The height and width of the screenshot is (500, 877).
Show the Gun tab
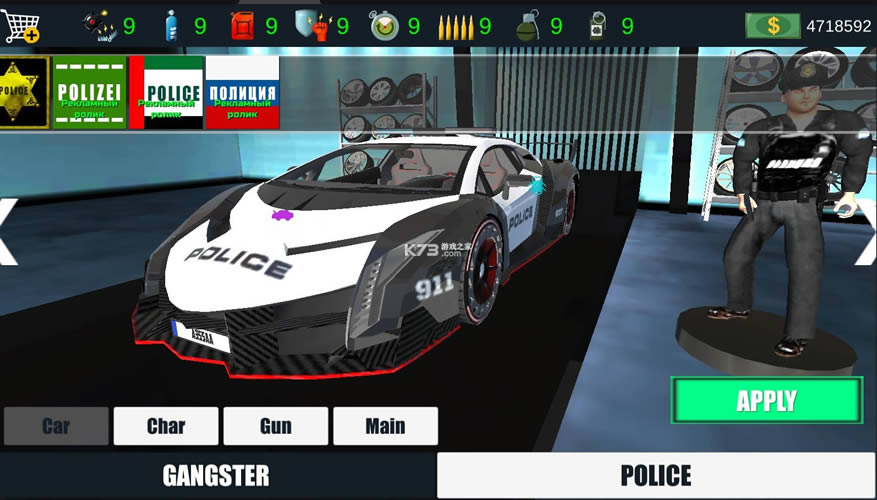[x=276, y=426]
